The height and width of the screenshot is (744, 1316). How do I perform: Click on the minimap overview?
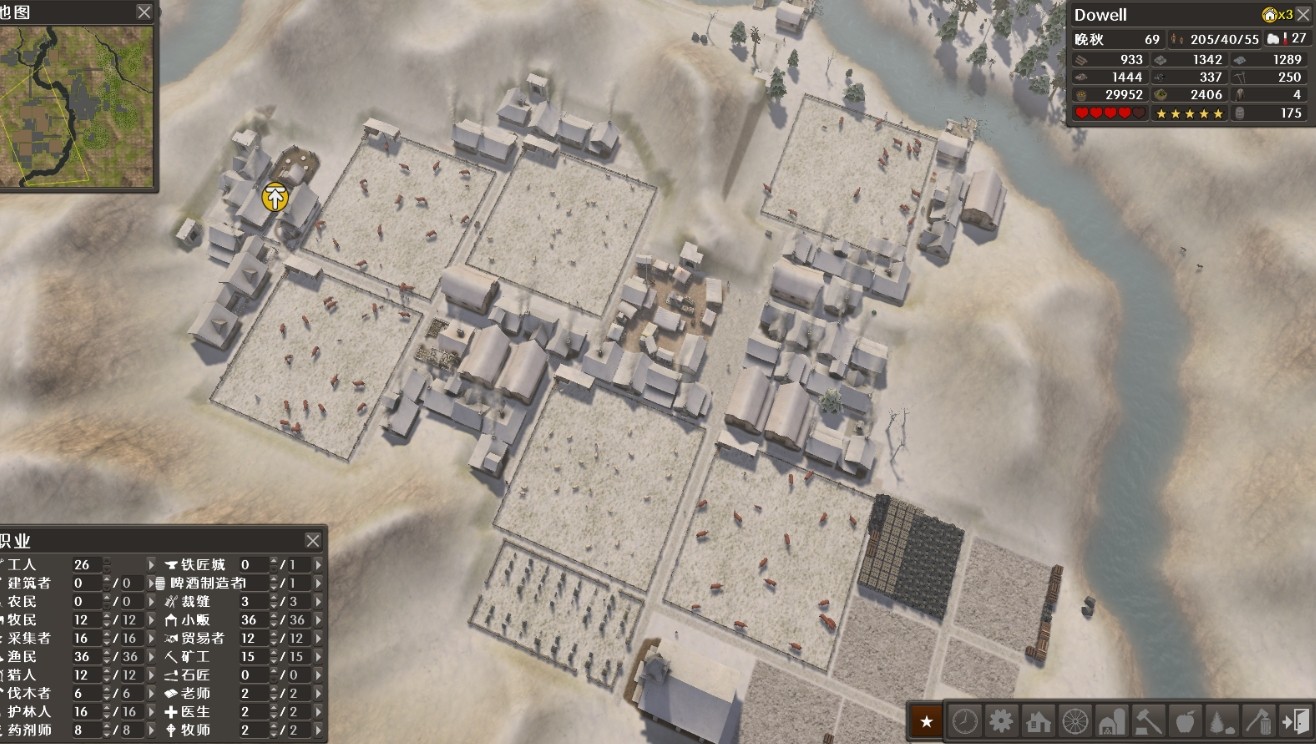pyautogui.click(x=77, y=106)
